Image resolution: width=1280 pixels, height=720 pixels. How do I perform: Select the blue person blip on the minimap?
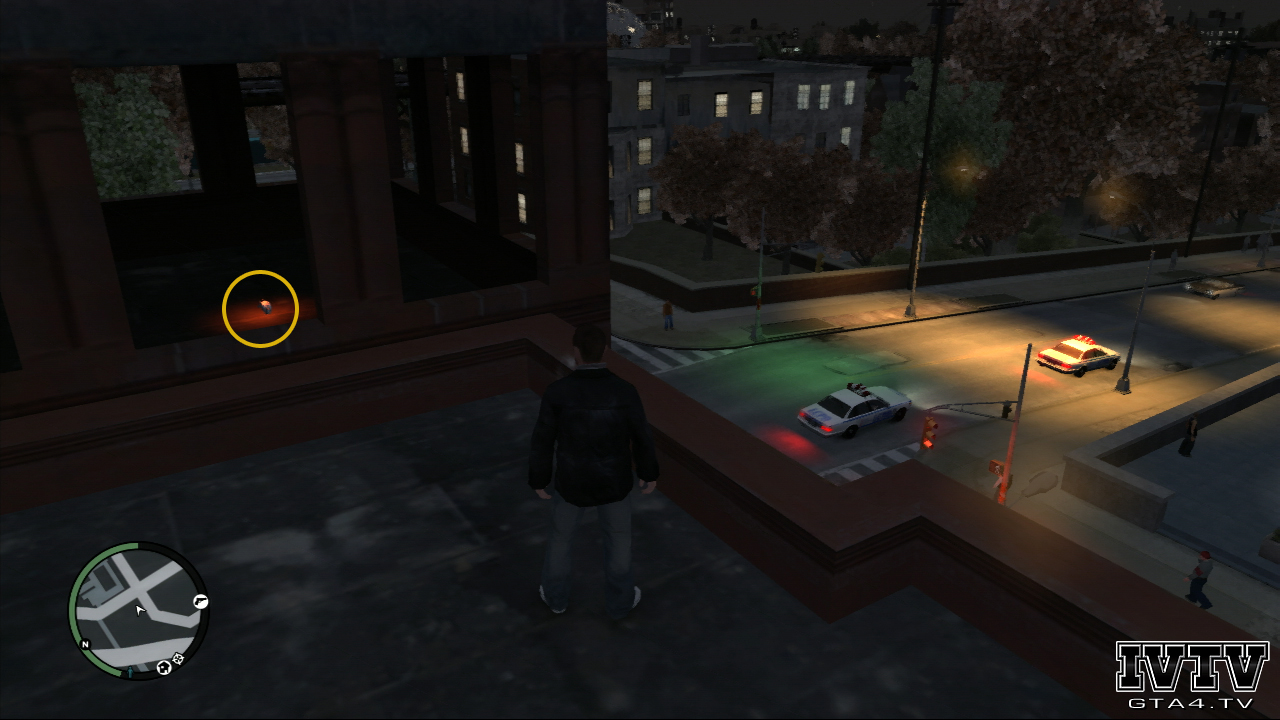pos(129,673)
